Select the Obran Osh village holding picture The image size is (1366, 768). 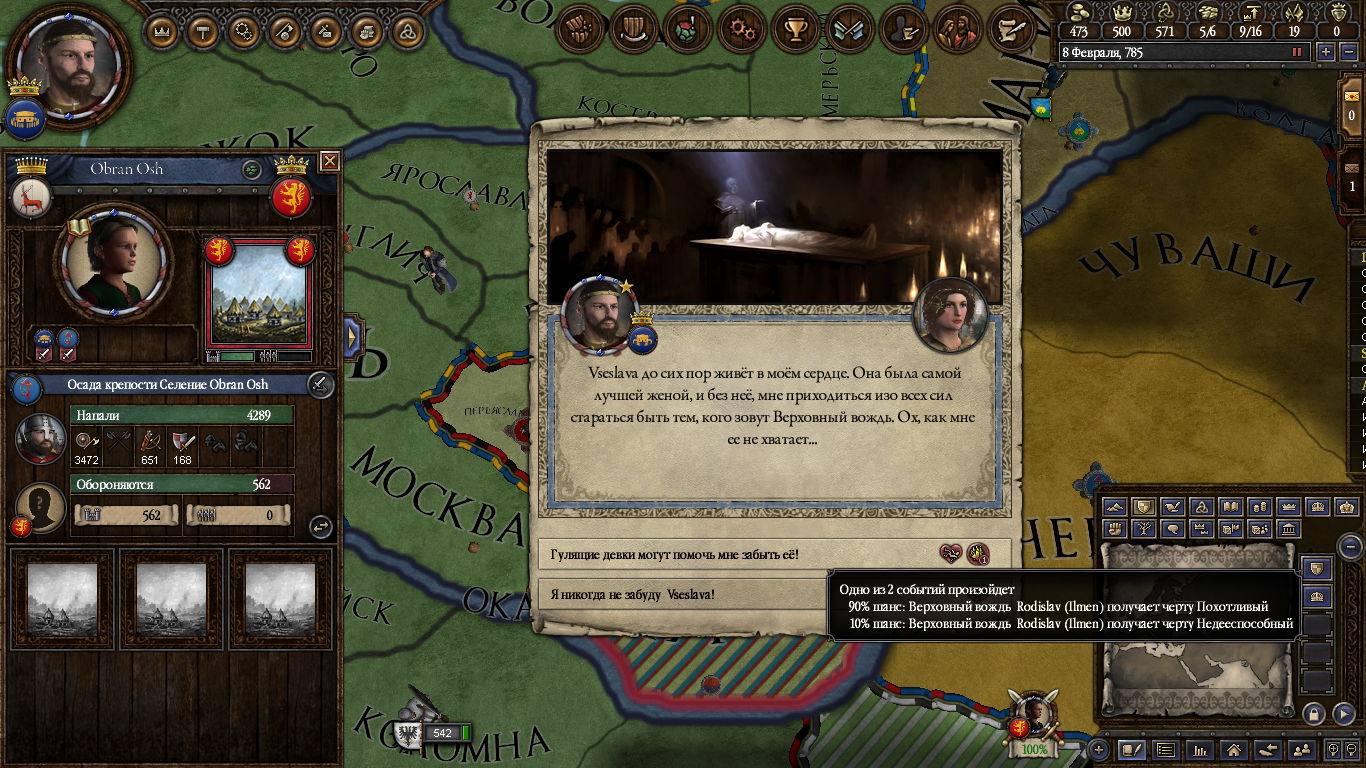pyautogui.click(x=259, y=299)
